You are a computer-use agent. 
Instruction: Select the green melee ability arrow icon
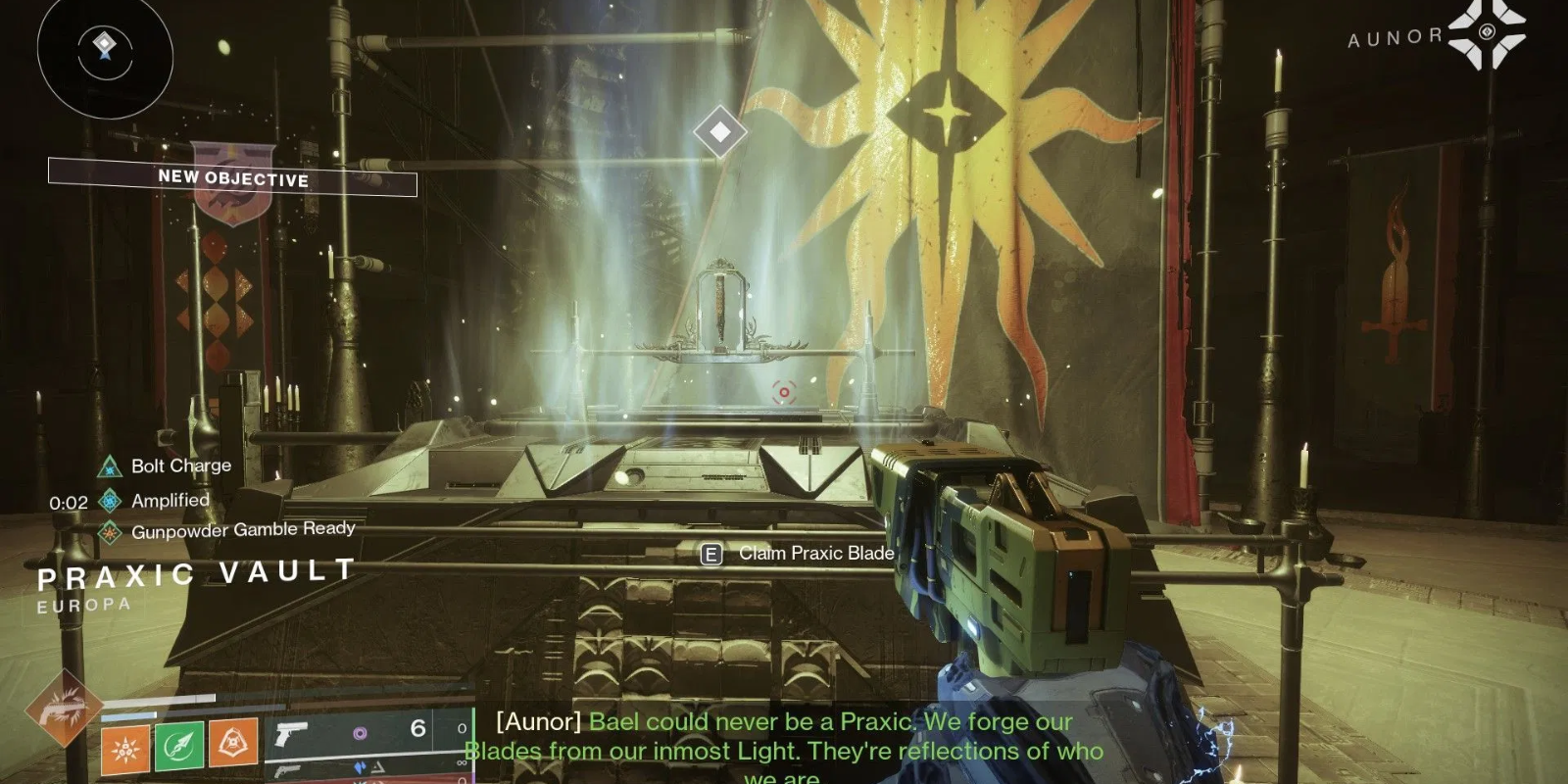coord(179,748)
